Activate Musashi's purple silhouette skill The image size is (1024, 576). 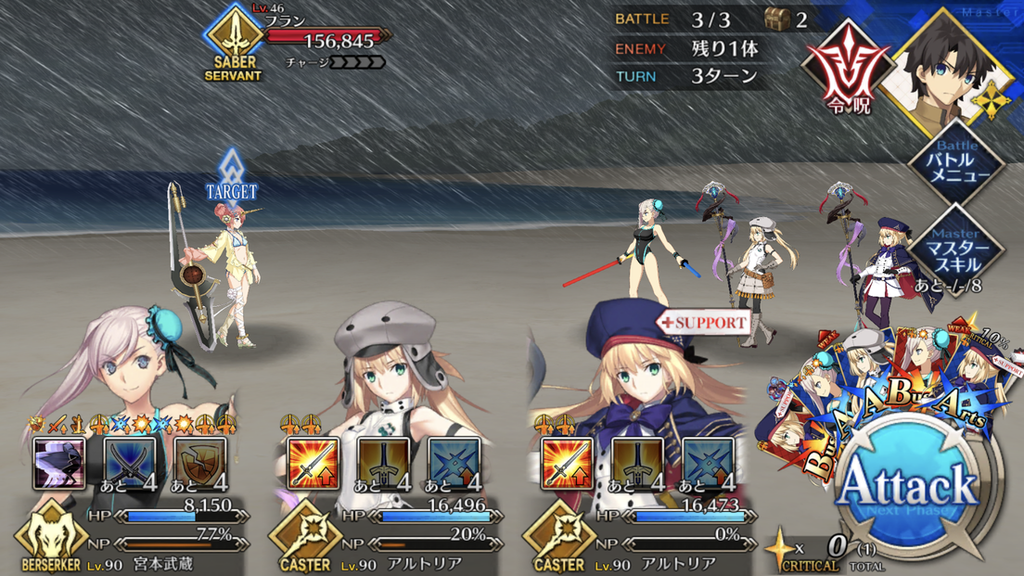click(59, 462)
